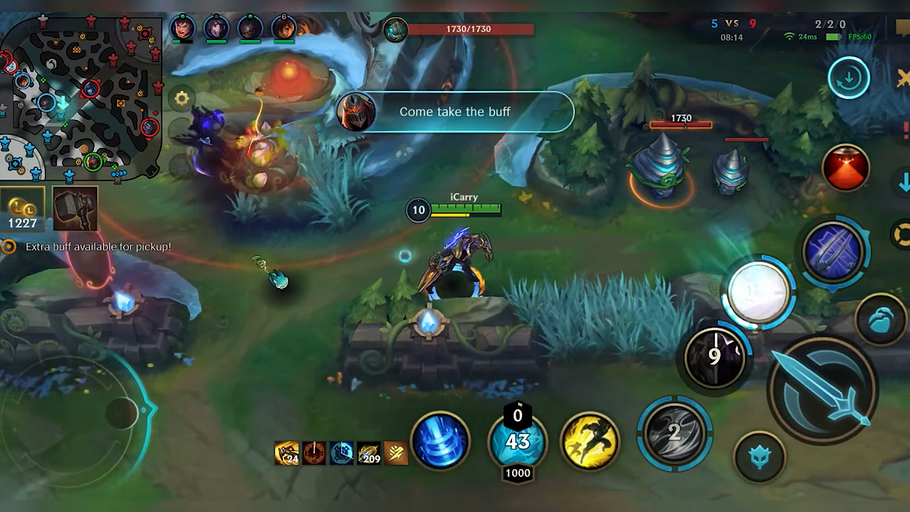Activate the blue spiral recall button
Screen dimensions: 910x512
[x=440, y=441]
